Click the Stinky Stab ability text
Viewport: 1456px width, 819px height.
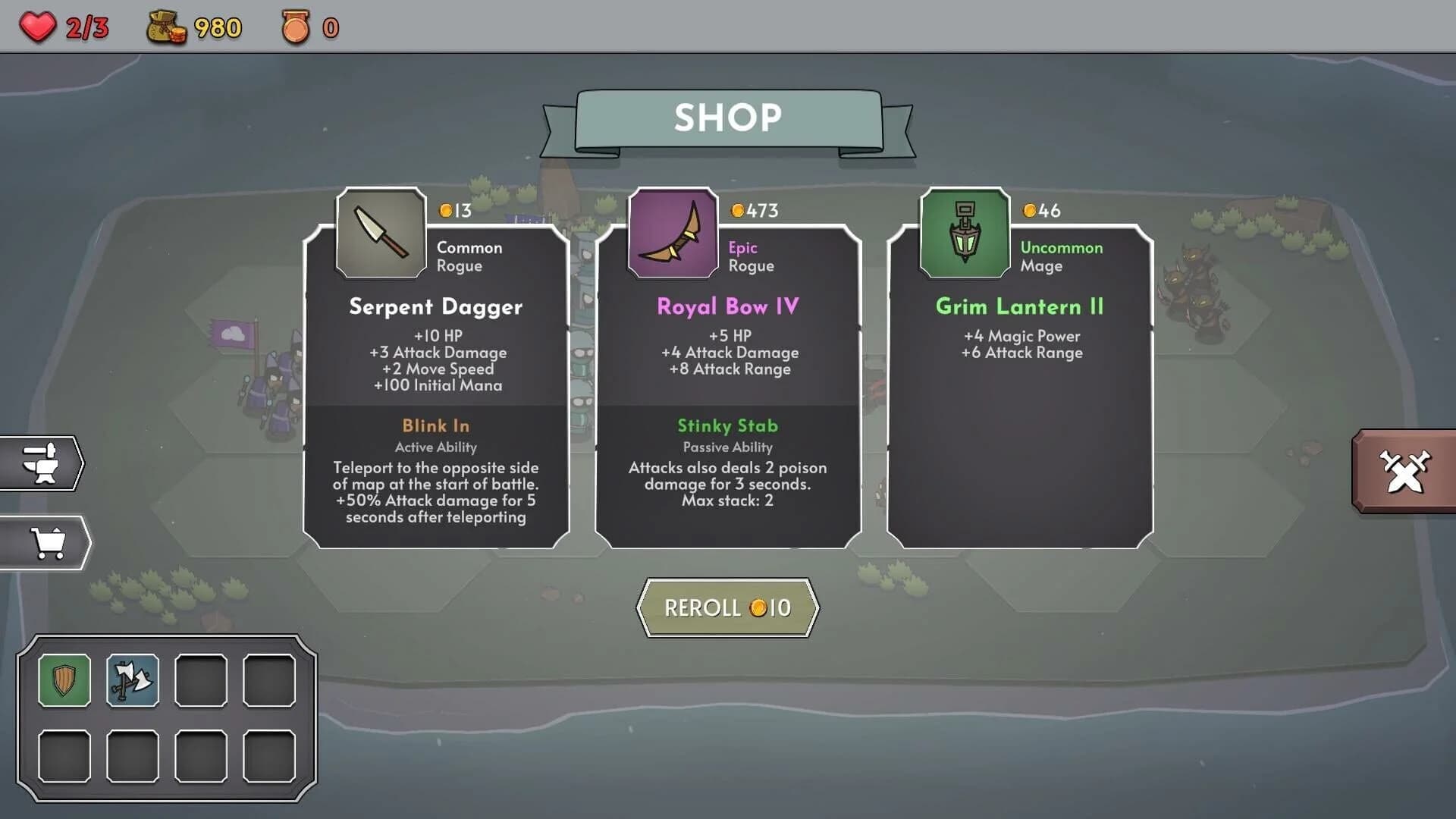coord(728,426)
